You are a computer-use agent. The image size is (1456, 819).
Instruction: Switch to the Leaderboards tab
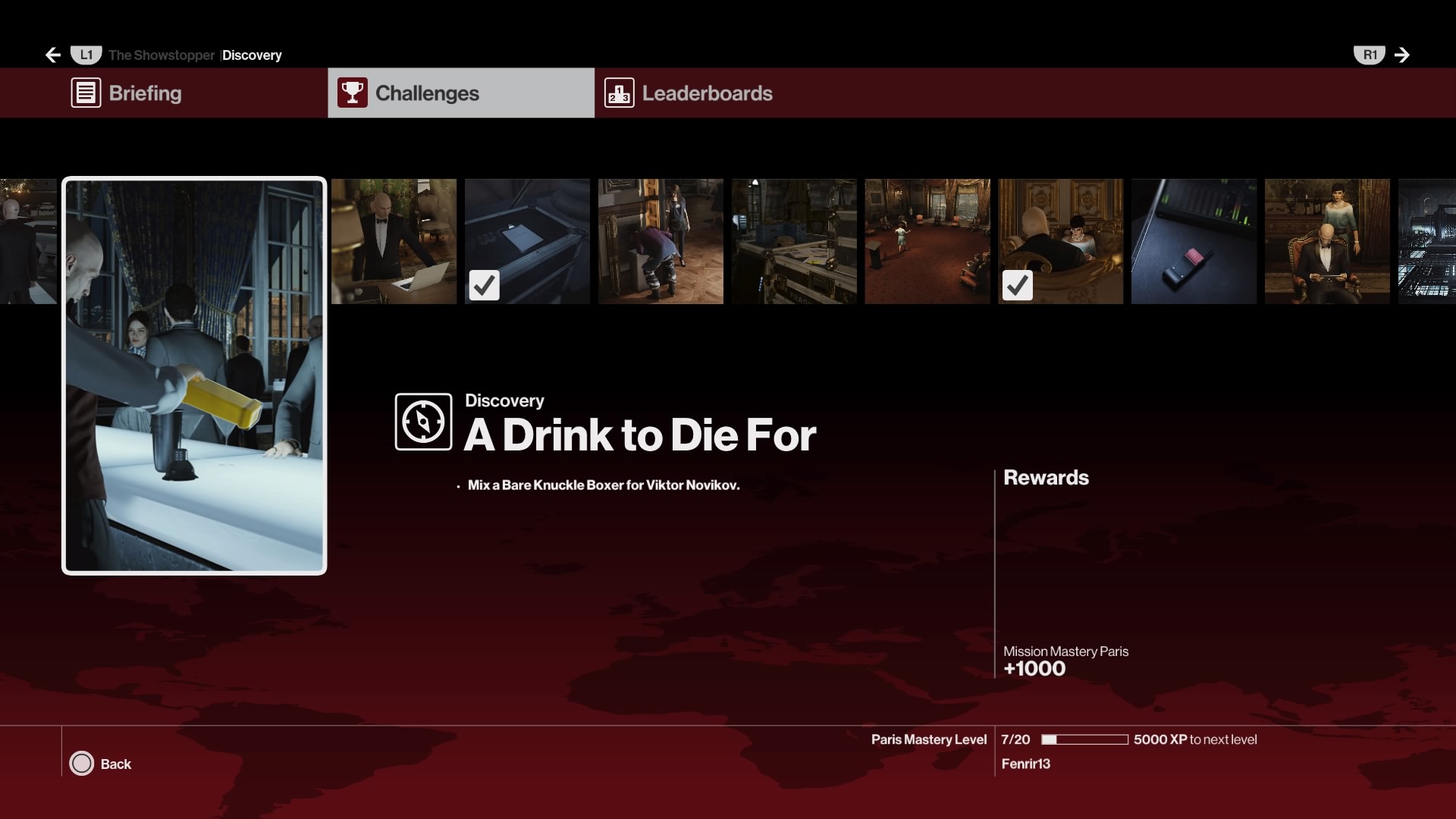707,93
